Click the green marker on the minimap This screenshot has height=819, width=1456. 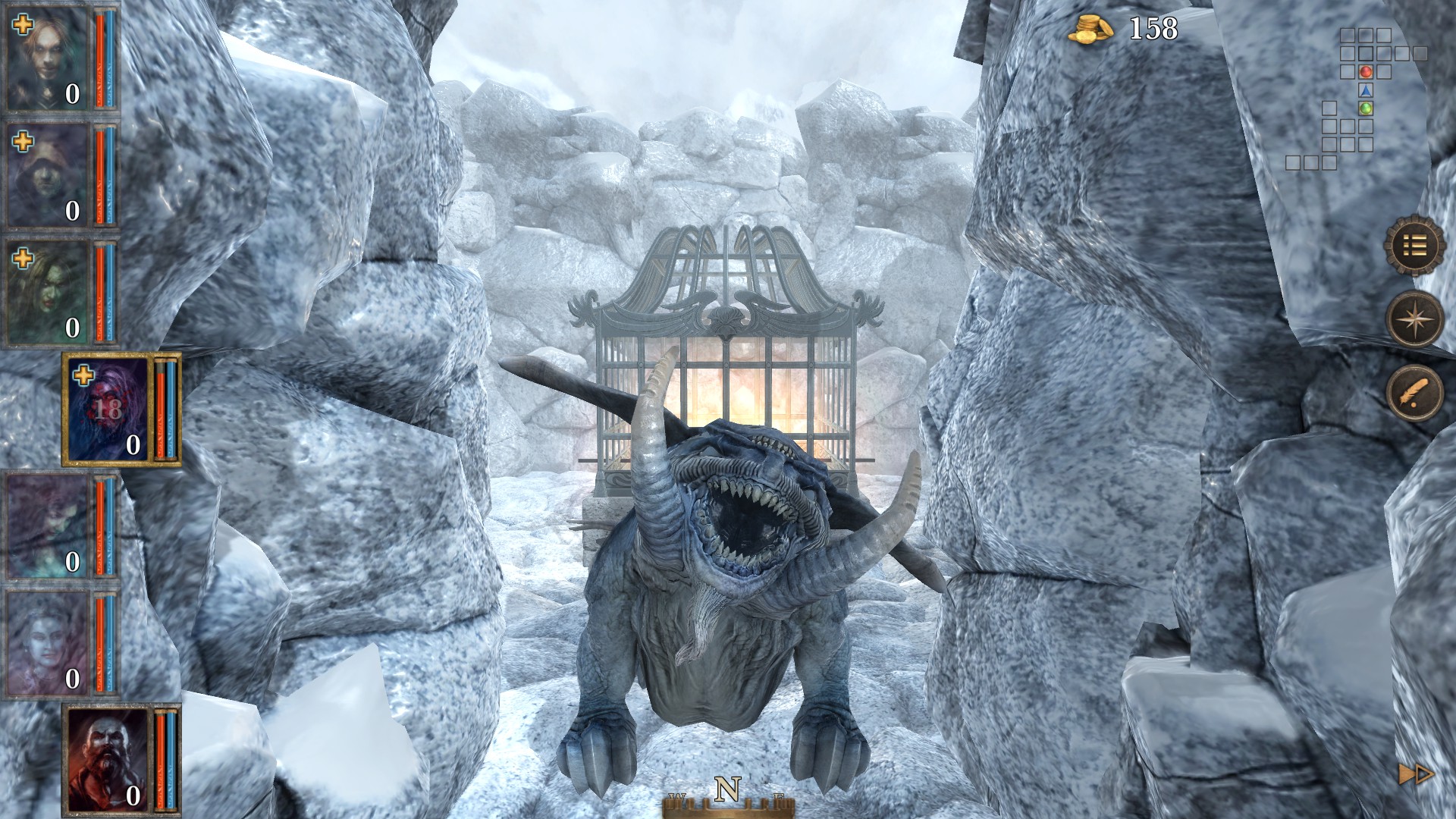click(x=1365, y=107)
